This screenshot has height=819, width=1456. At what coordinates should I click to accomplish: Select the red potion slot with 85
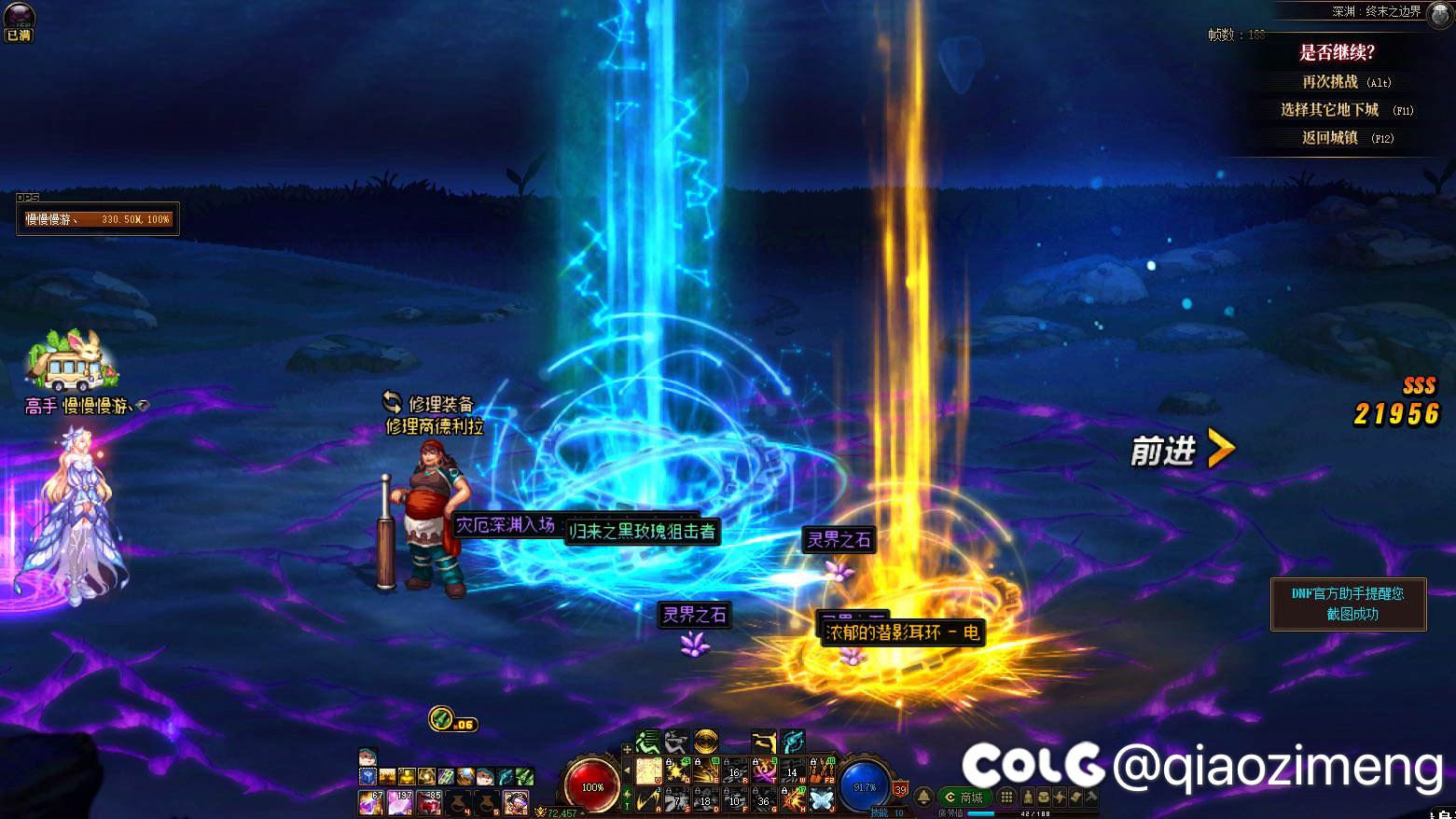coord(429,802)
